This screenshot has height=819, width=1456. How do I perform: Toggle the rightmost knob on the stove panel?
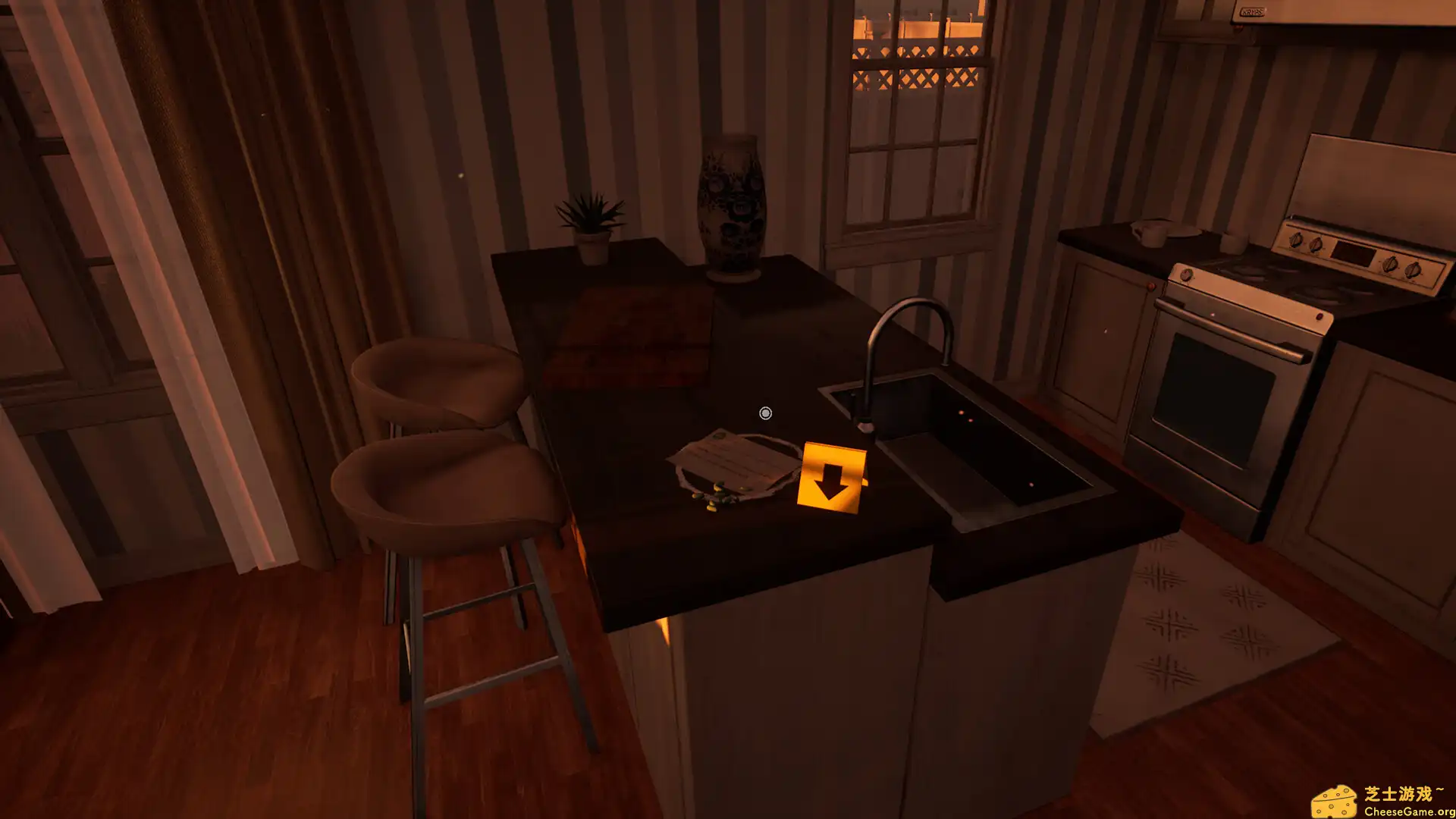coord(1414,270)
